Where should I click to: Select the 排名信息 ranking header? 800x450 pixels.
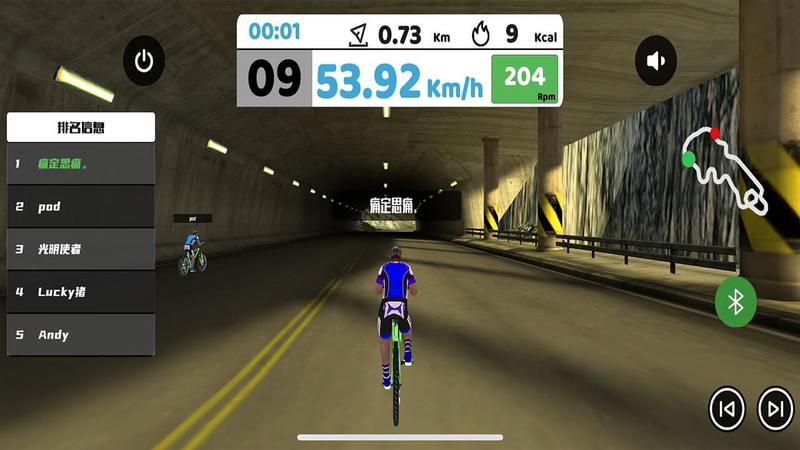(81, 127)
